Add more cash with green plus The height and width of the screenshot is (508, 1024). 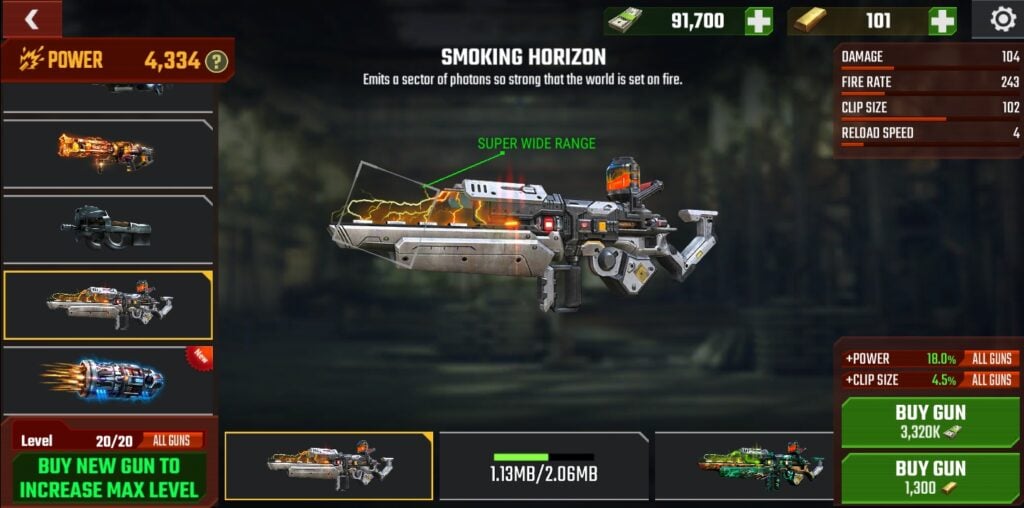click(x=758, y=21)
